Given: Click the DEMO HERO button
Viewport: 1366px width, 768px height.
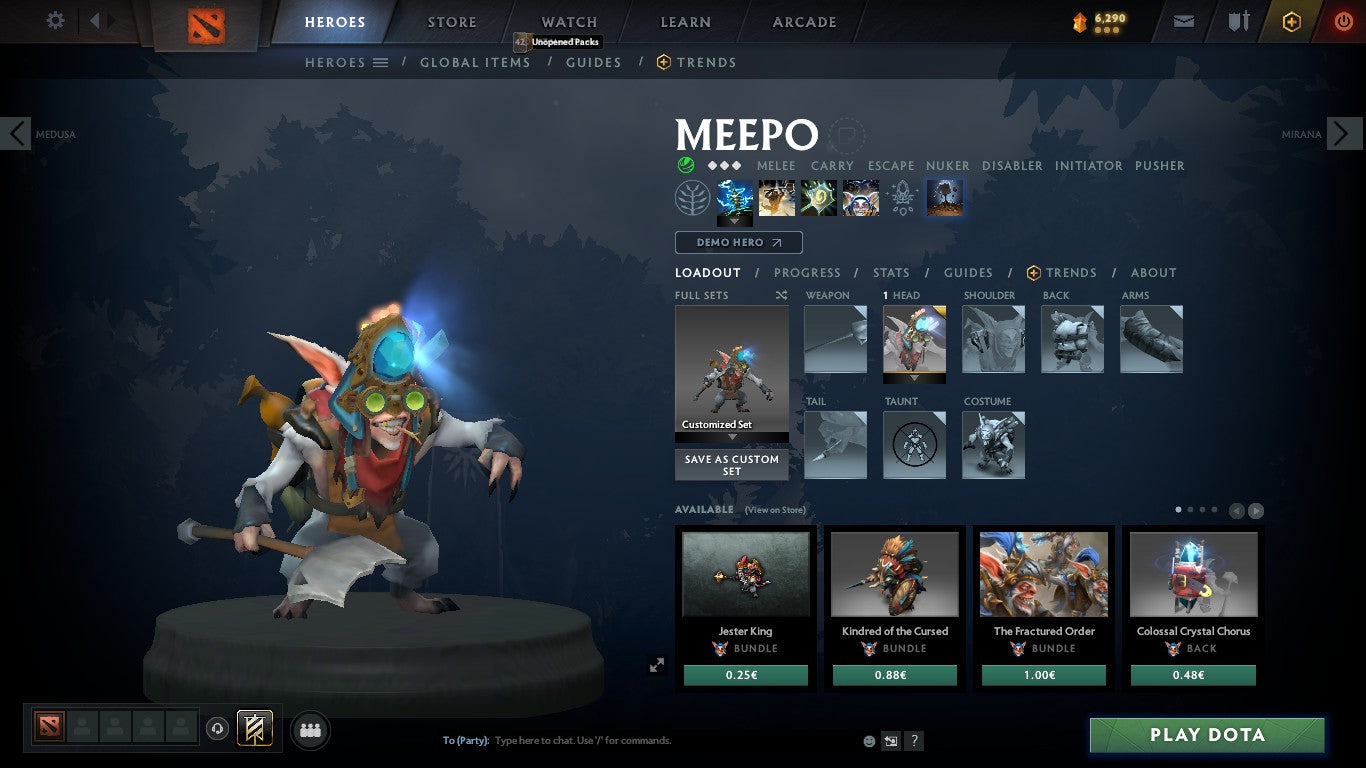Looking at the screenshot, I should [738, 242].
